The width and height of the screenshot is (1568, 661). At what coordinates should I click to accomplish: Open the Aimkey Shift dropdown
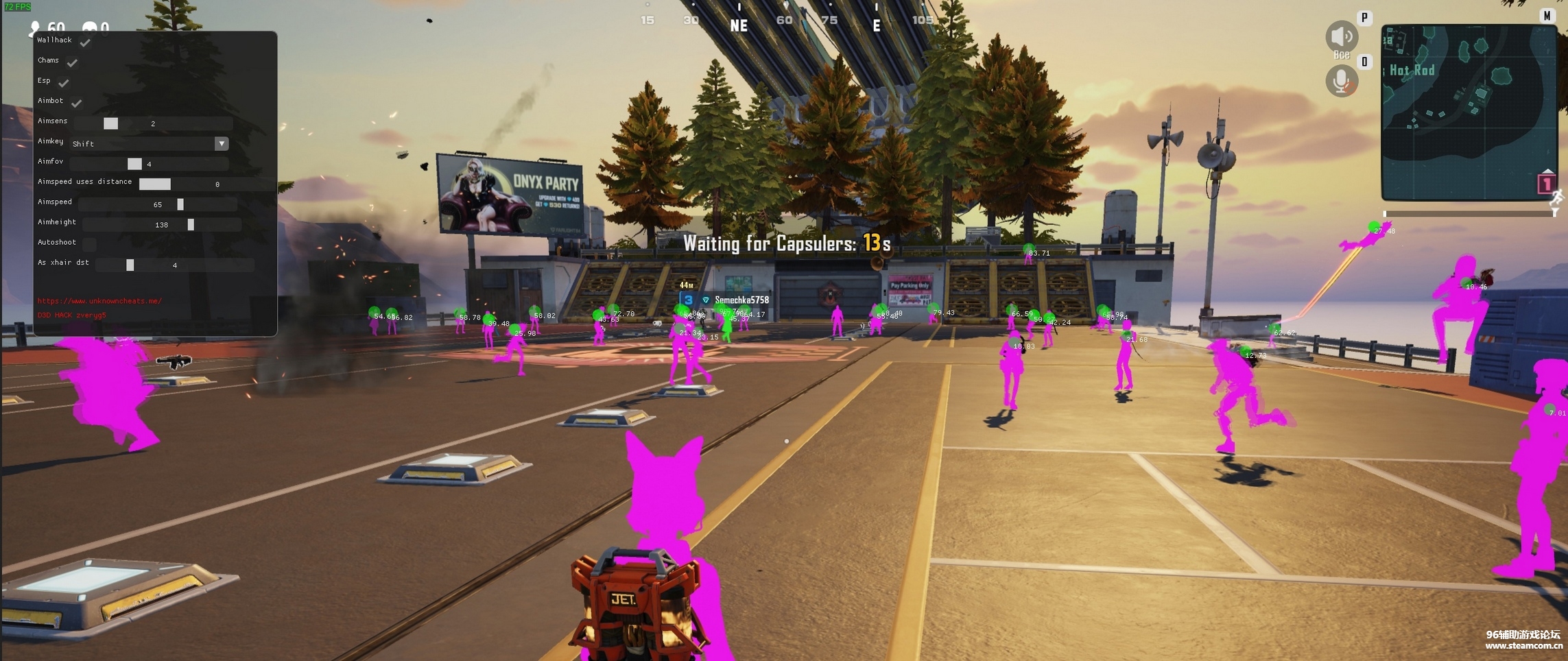coord(221,143)
